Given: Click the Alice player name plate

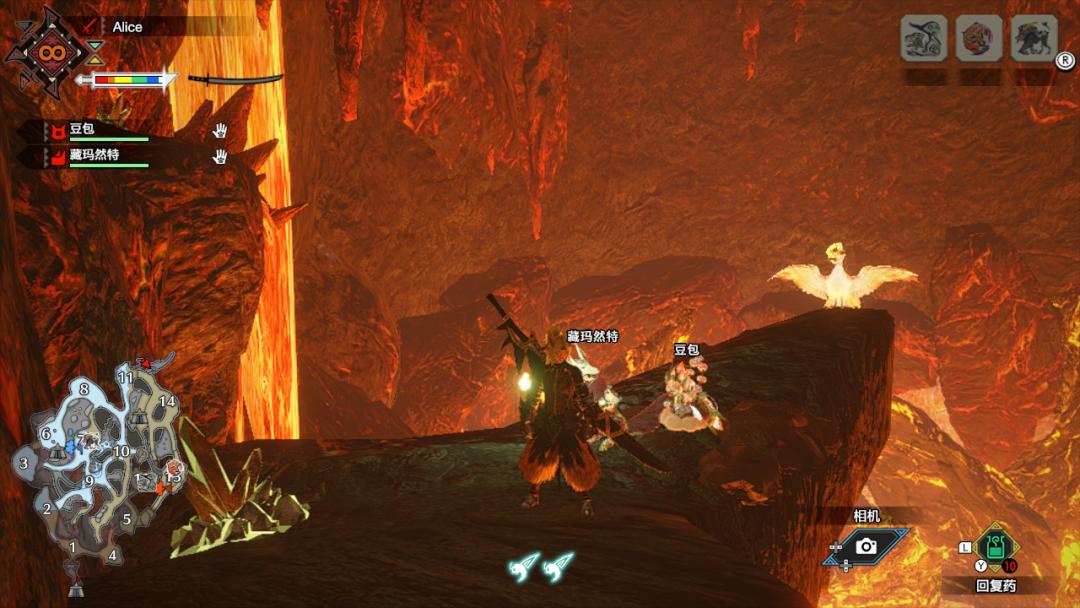Looking at the screenshot, I should [x=127, y=27].
